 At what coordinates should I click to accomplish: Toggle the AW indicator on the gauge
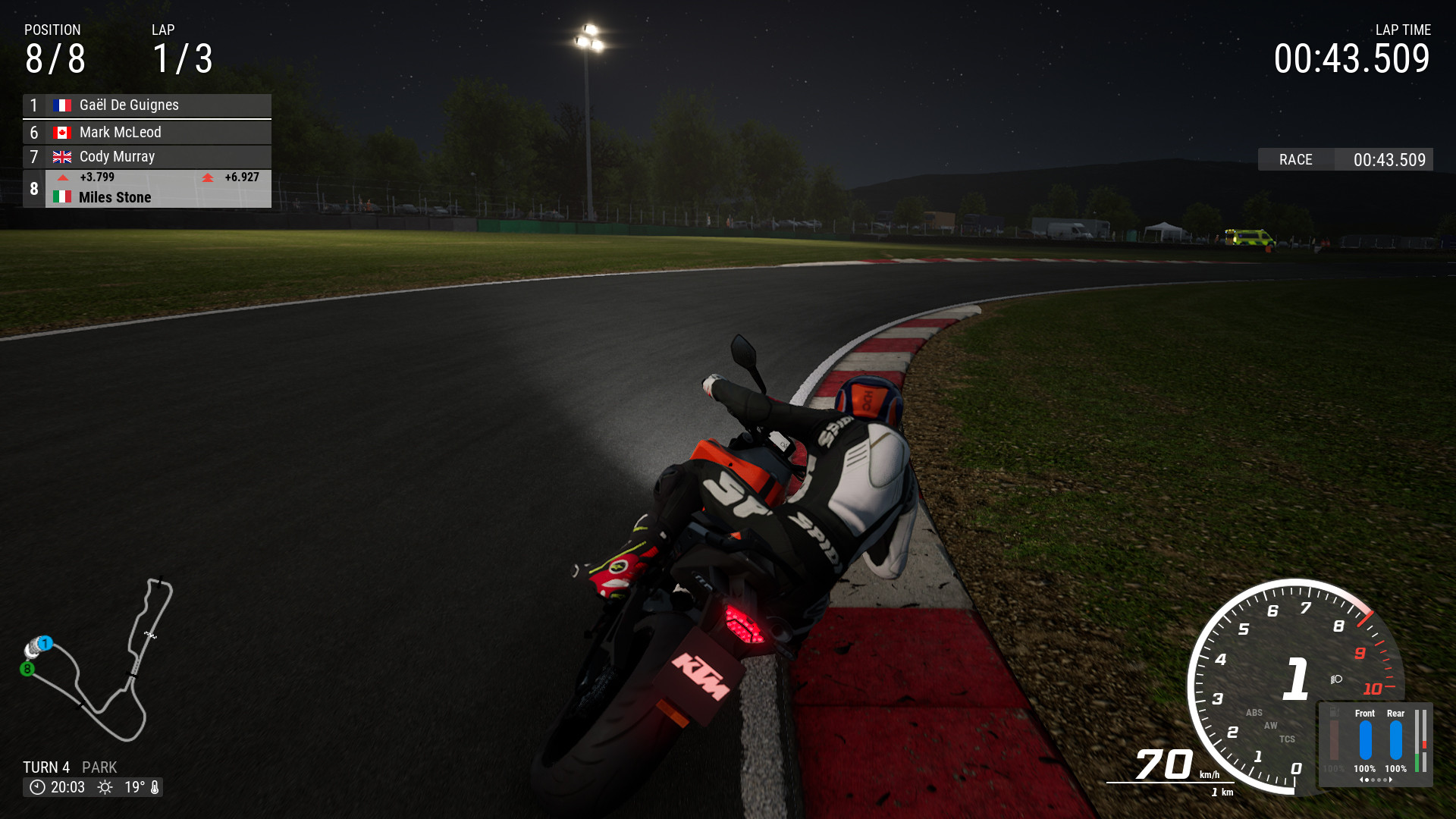[1271, 726]
